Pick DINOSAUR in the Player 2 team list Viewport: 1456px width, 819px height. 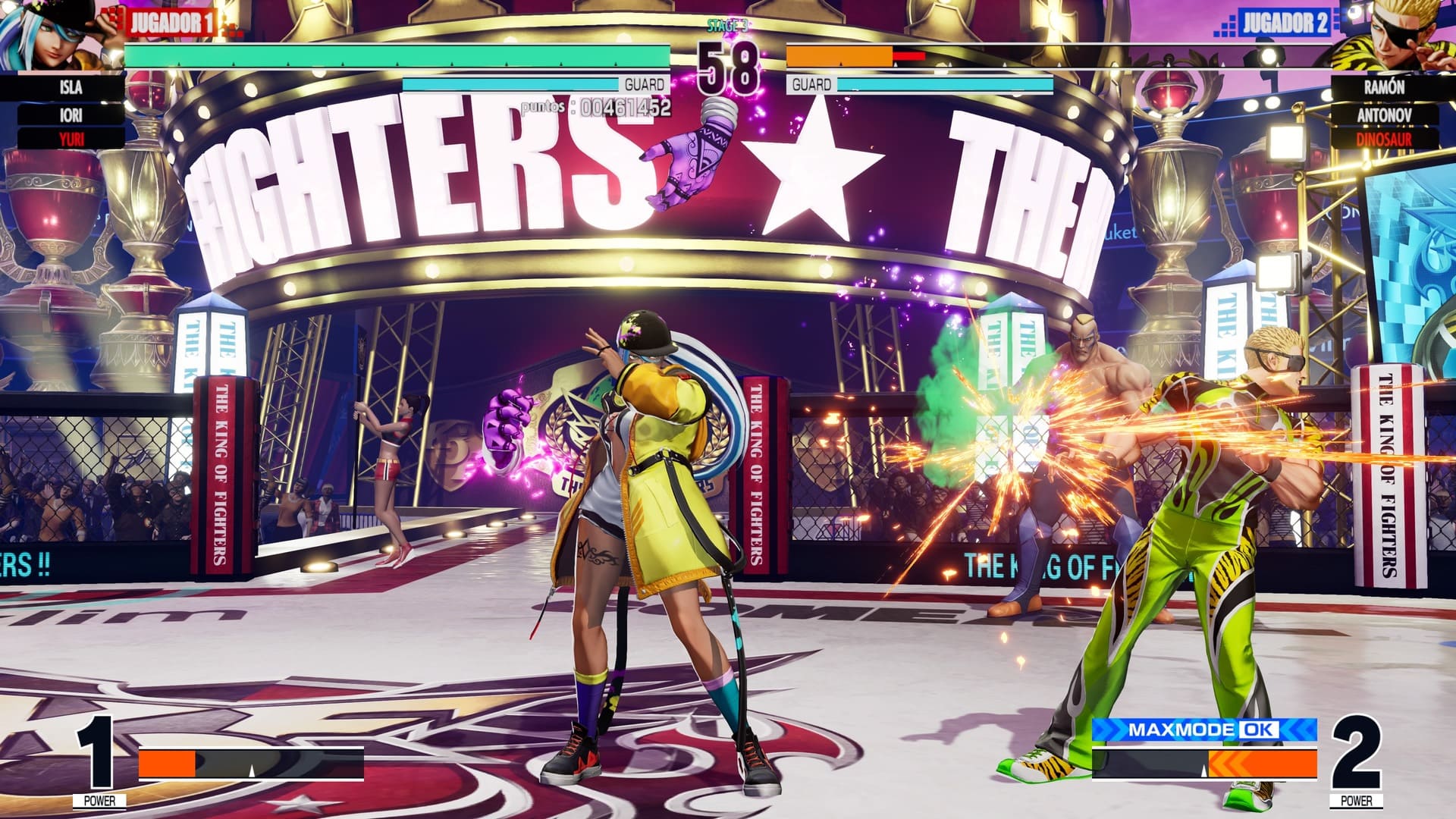(x=1384, y=140)
